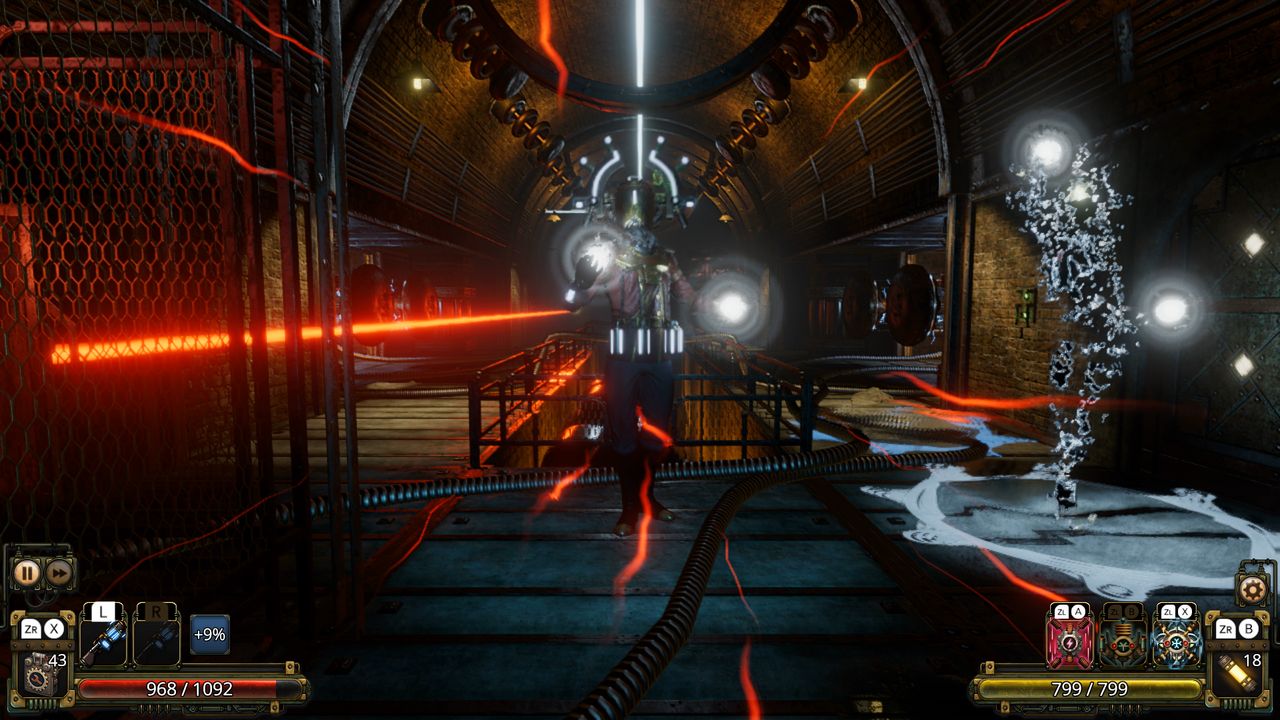Use the energy cell battery item
This screenshot has height=720, width=1280.
click(1237, 672)
